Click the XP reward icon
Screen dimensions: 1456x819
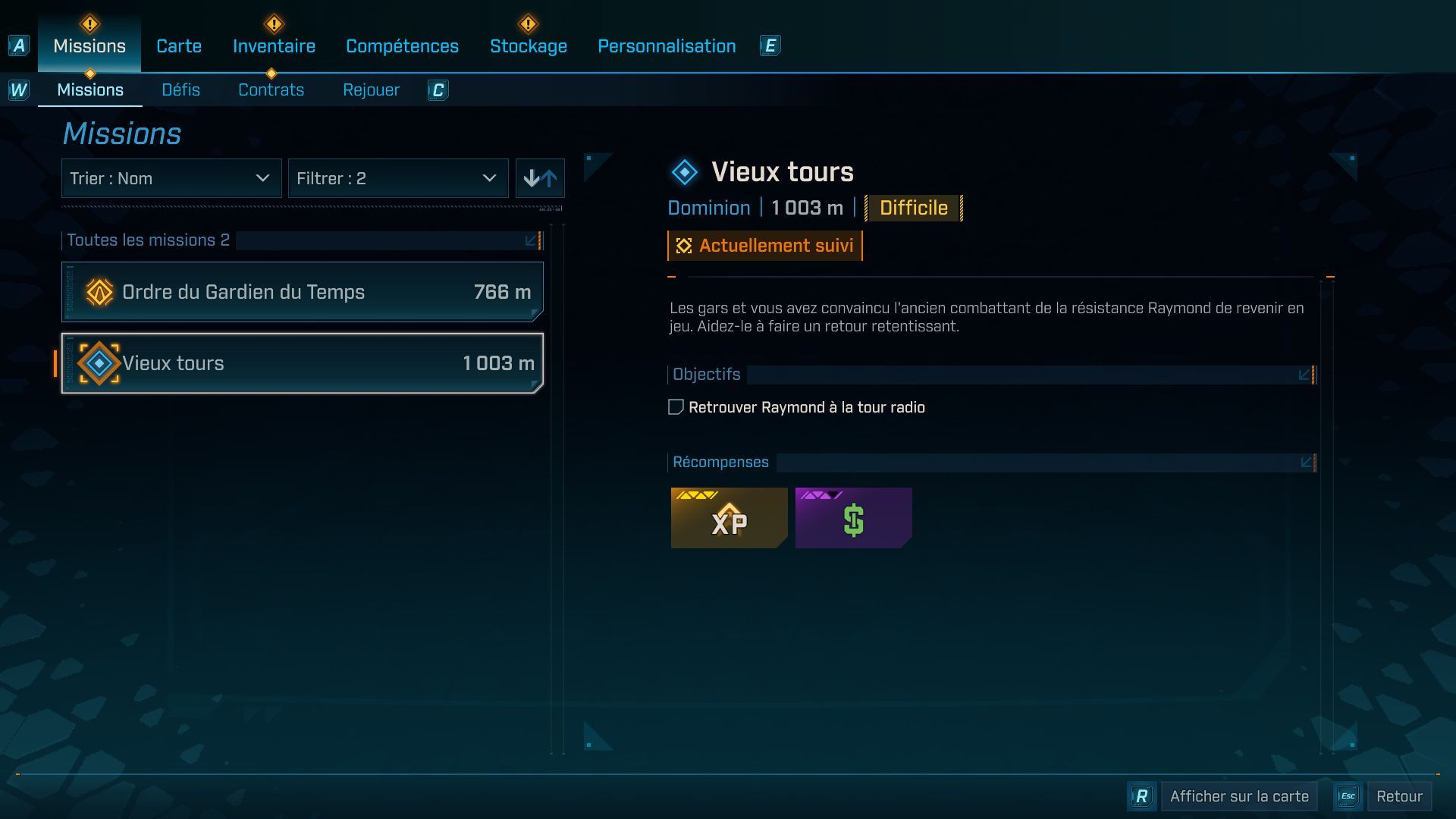(728, 519)
